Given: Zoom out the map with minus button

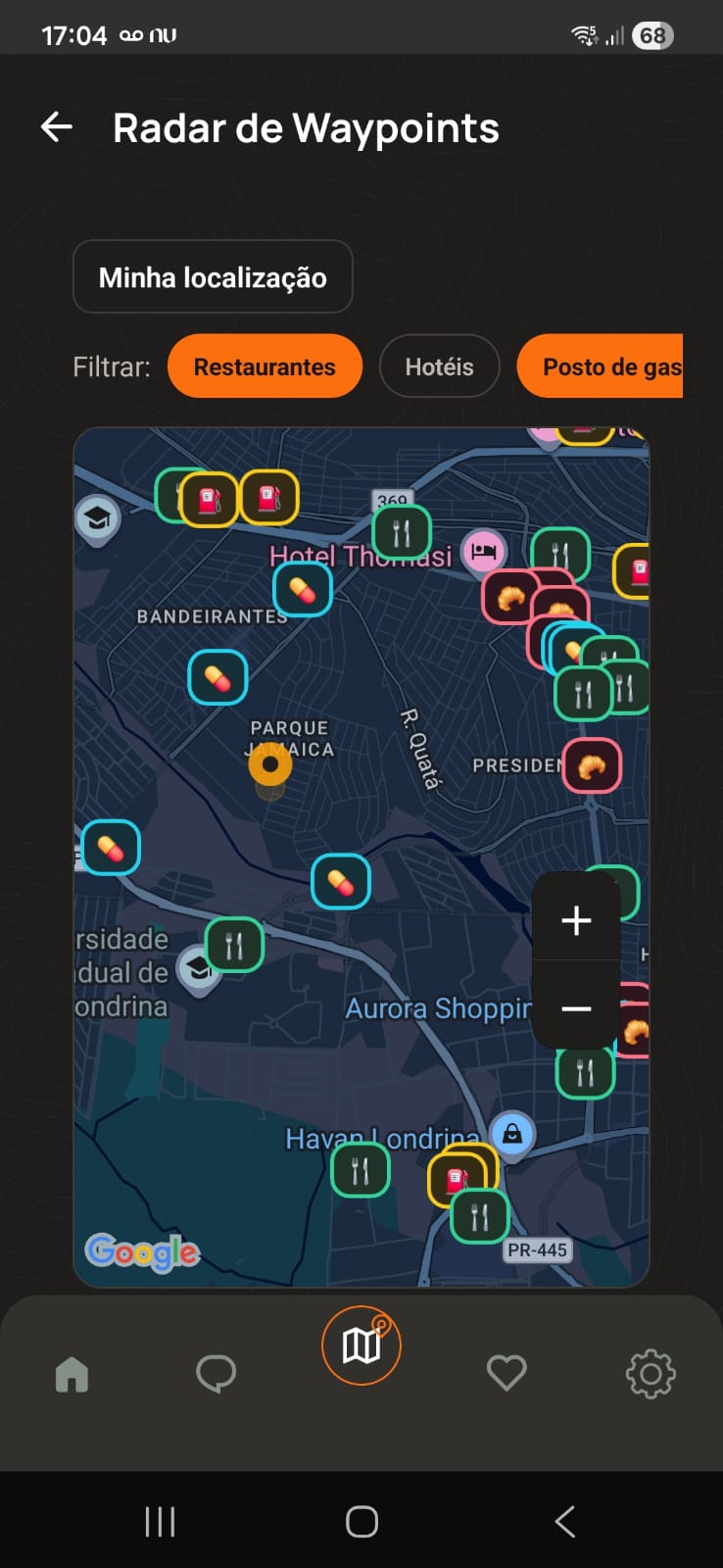Looking at the screenshot, I should pyautogui.click(x=576, y=1008).
